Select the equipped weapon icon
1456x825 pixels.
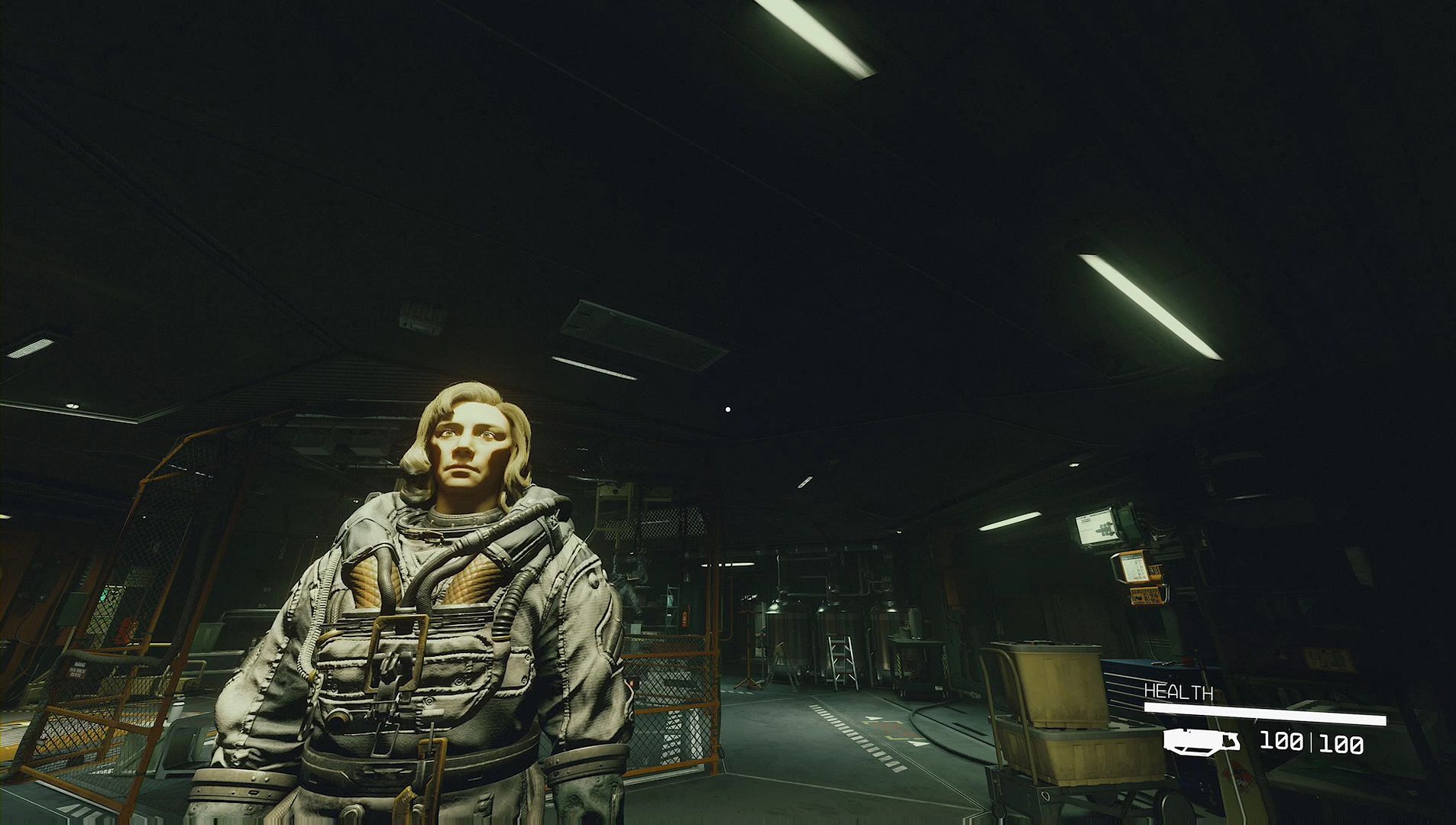click(1201, 741)
